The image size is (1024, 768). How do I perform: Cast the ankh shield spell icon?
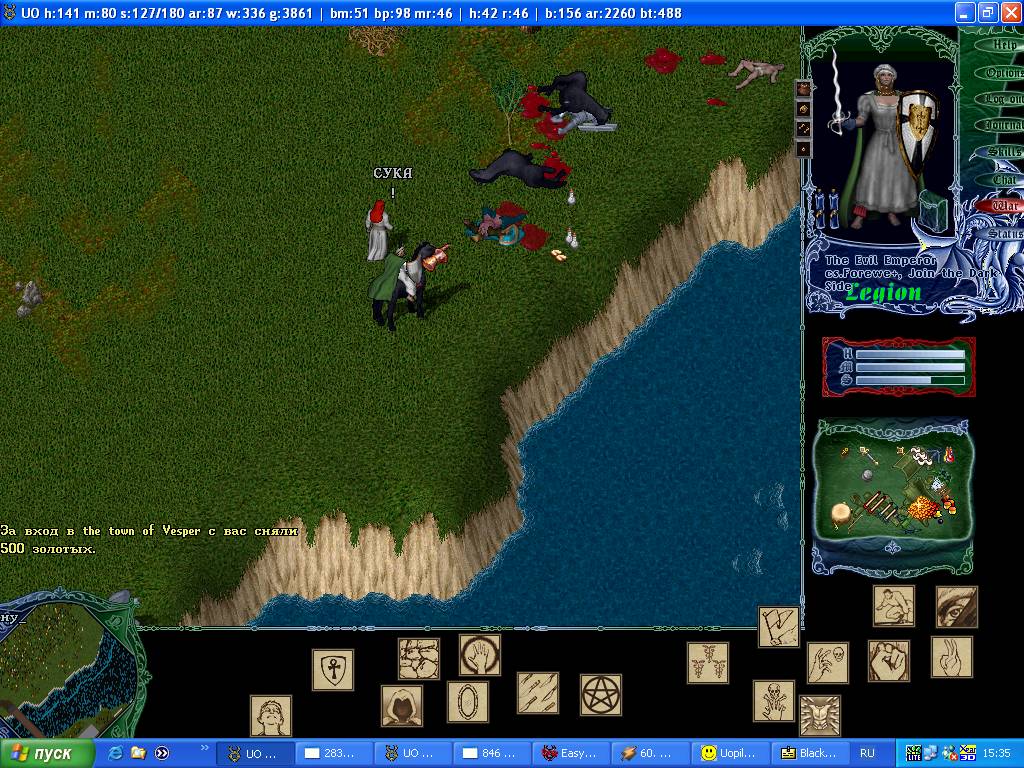[x=333, y=670]
